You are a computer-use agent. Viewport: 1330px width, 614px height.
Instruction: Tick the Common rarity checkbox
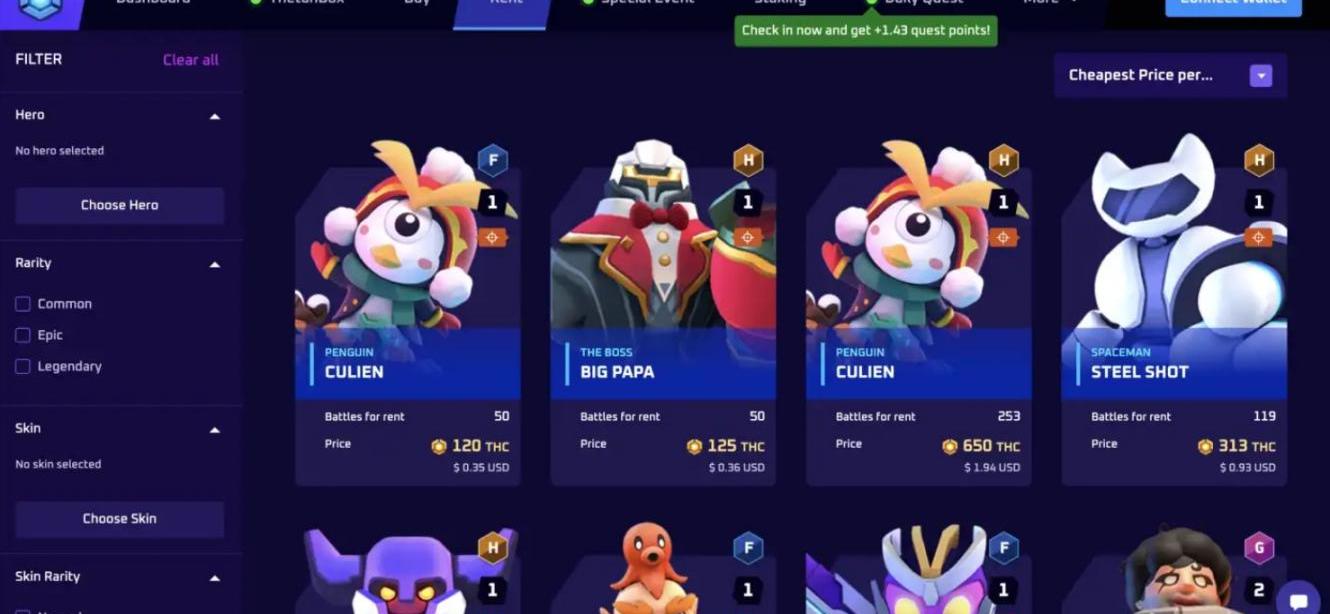coord(23,304)
